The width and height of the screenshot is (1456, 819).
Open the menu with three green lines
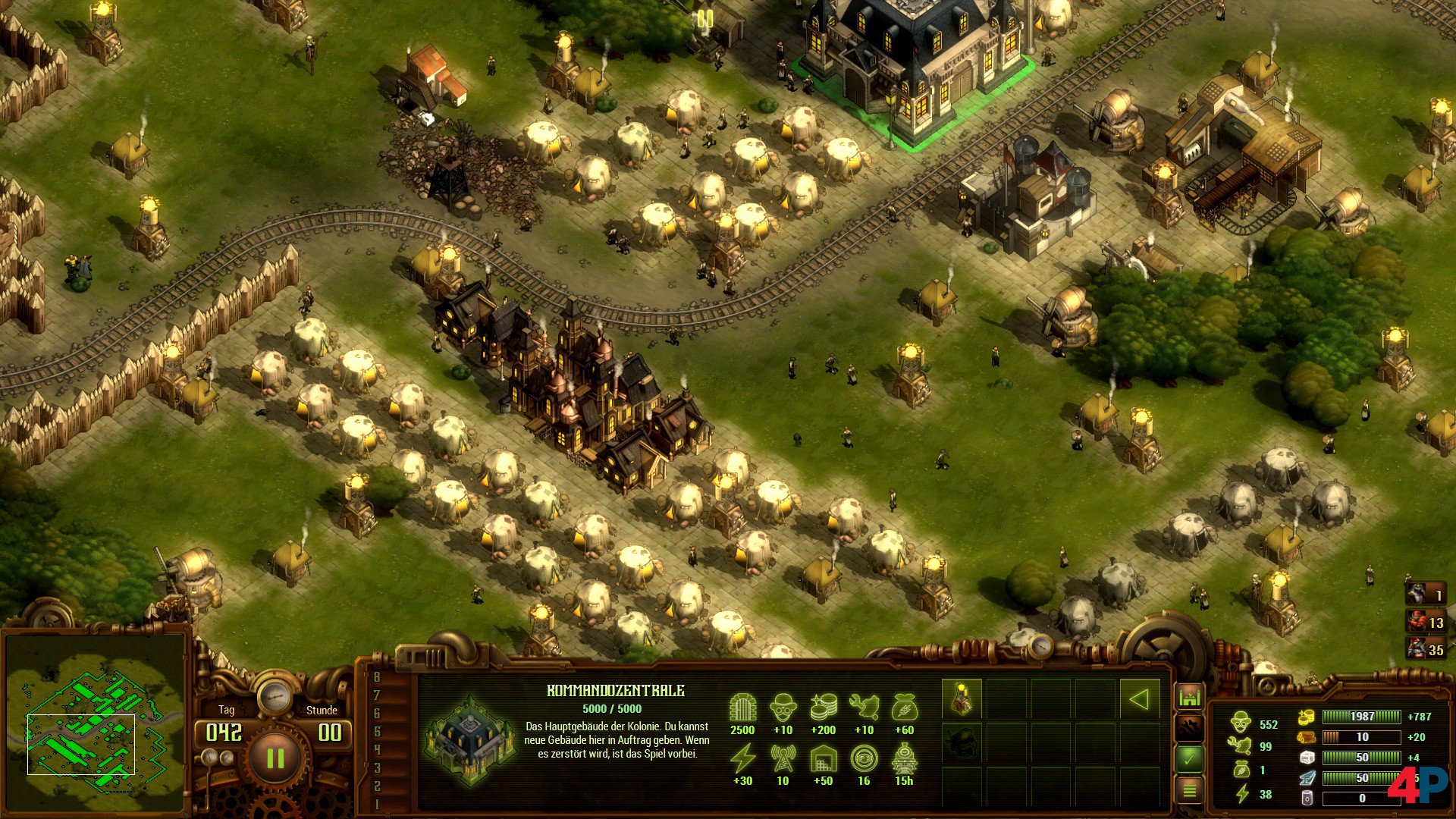[1190, 791]
